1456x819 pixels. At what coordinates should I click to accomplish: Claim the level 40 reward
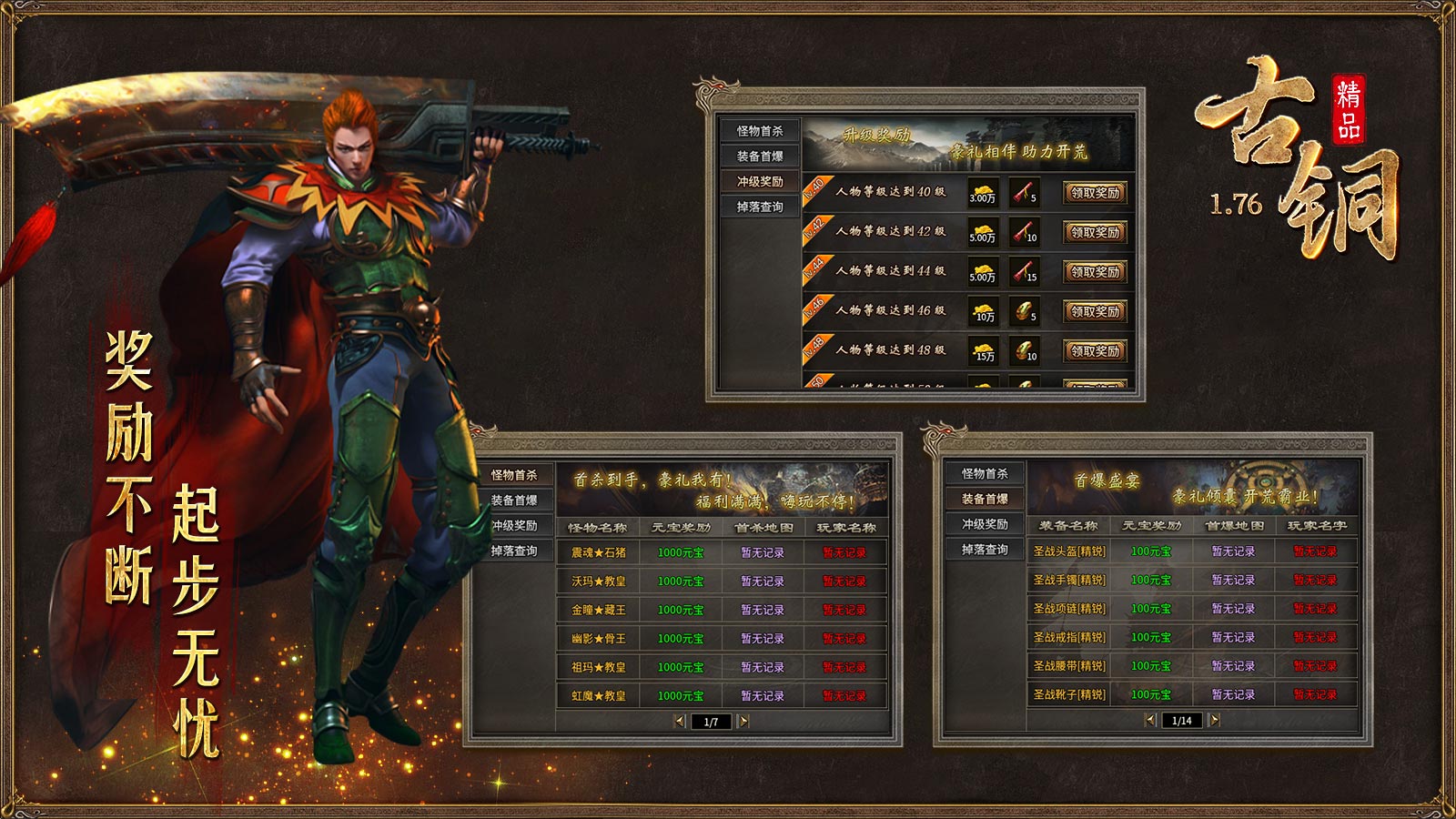point(1095,193)
